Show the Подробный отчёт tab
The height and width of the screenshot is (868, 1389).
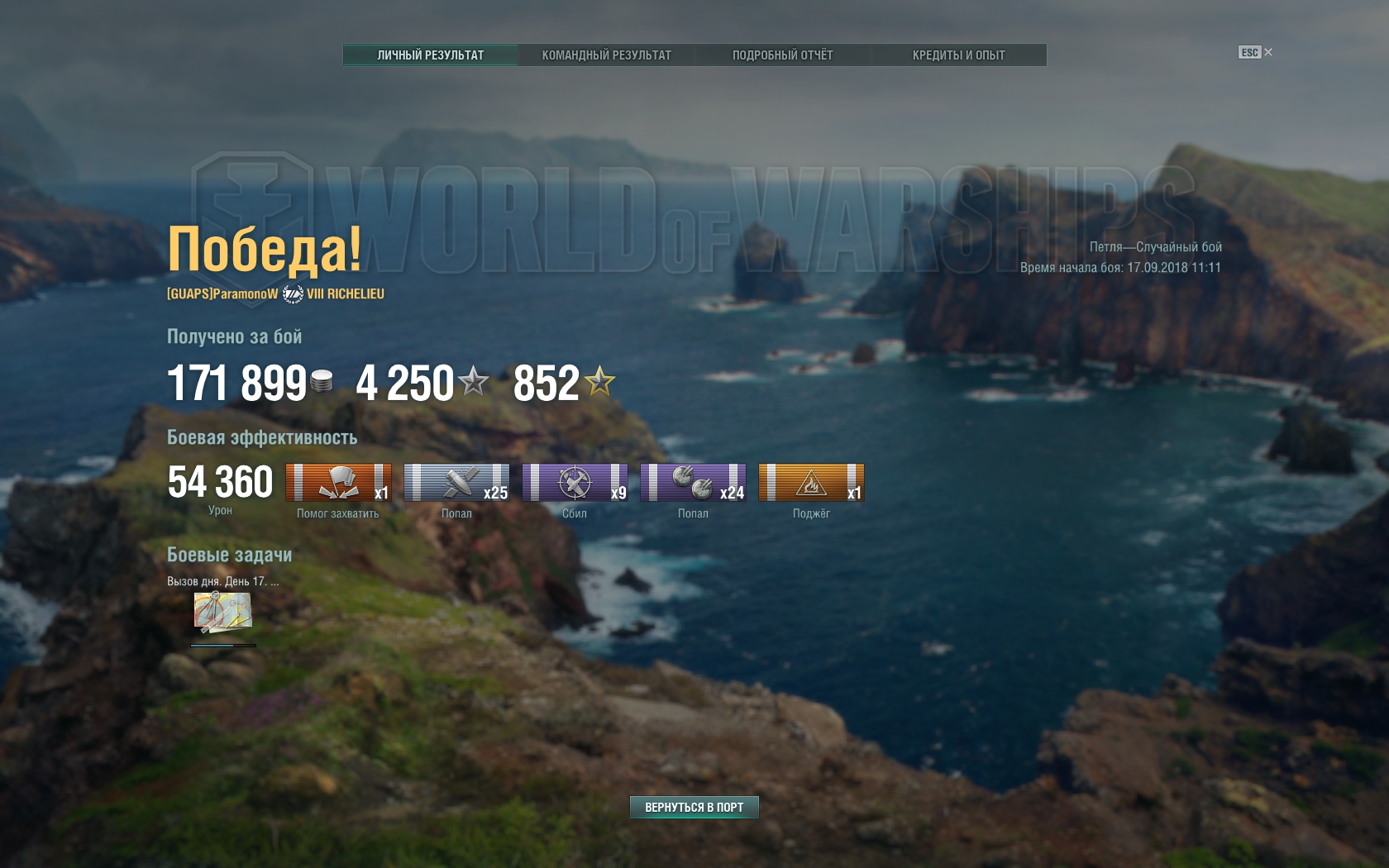click(x=782, y=55)
